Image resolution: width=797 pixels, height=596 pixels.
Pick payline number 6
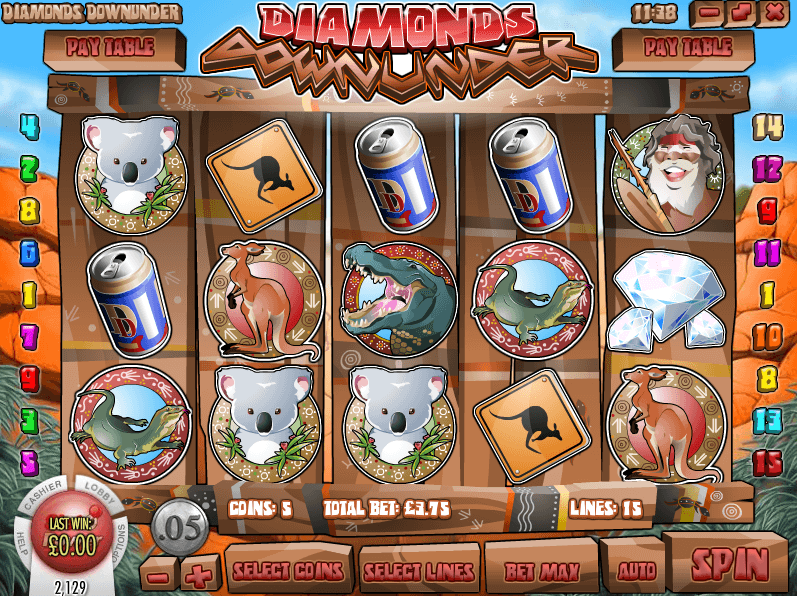[29, 252]
